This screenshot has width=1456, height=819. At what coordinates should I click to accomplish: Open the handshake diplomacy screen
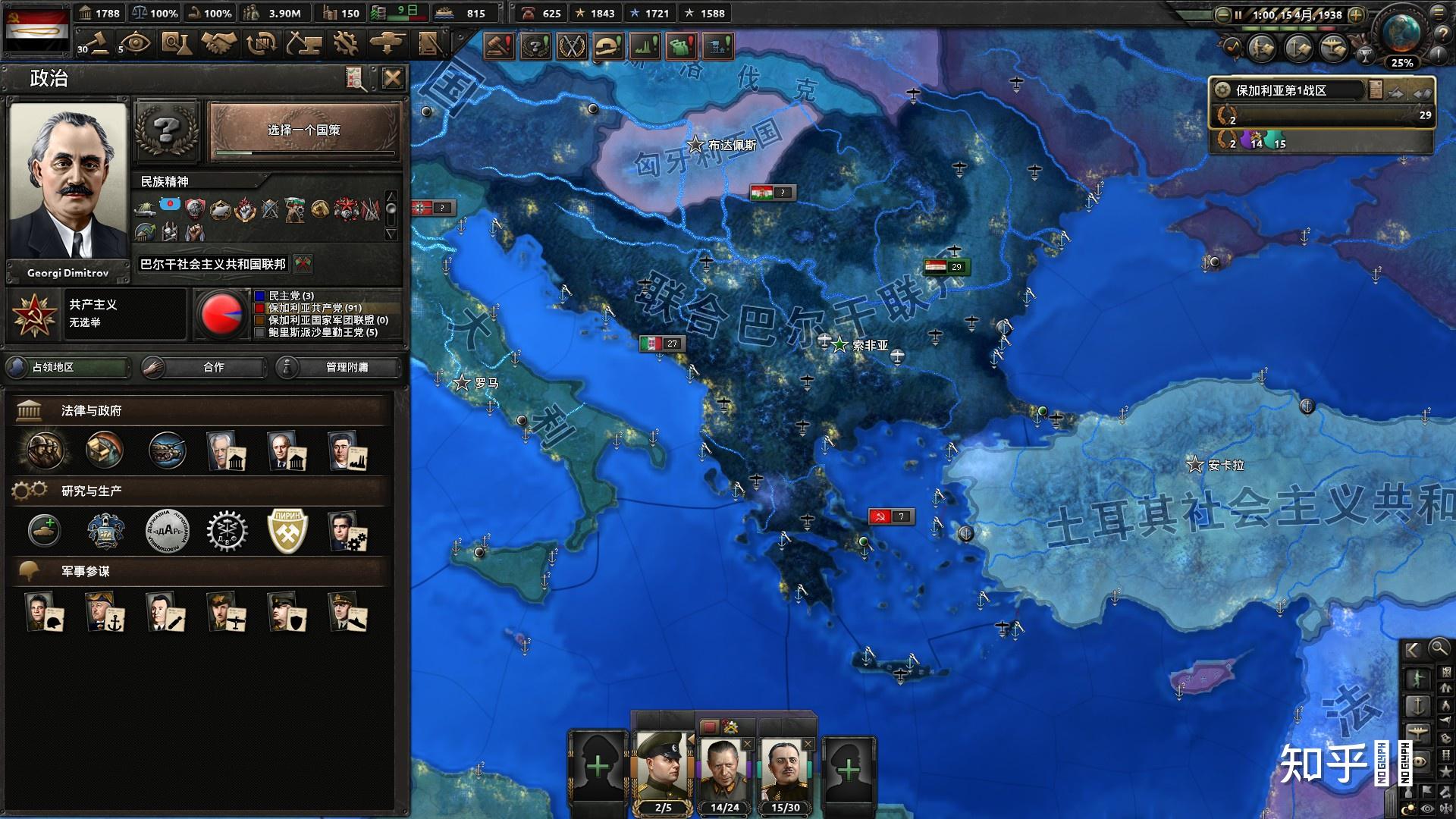coord(218,43)
